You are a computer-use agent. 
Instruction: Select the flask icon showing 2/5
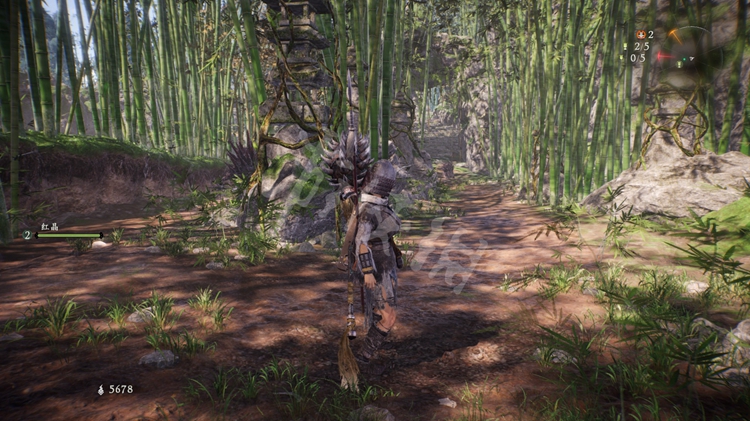coord(627,47)
